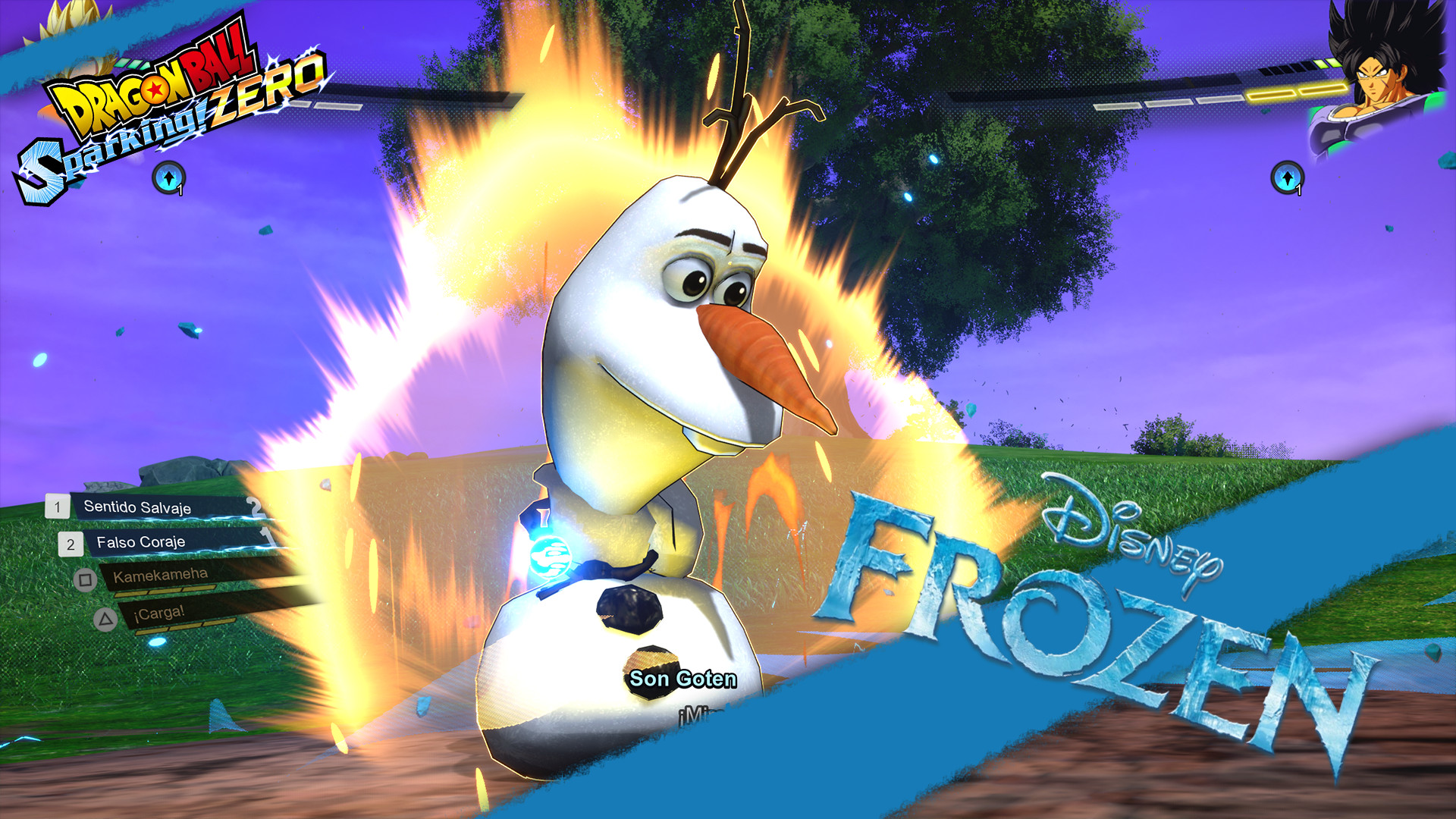This screenshot has width=1456, height=819.
Task: Expand the Sentido Salvaje stock counter showing 2
Action: (x=255, y=507)
